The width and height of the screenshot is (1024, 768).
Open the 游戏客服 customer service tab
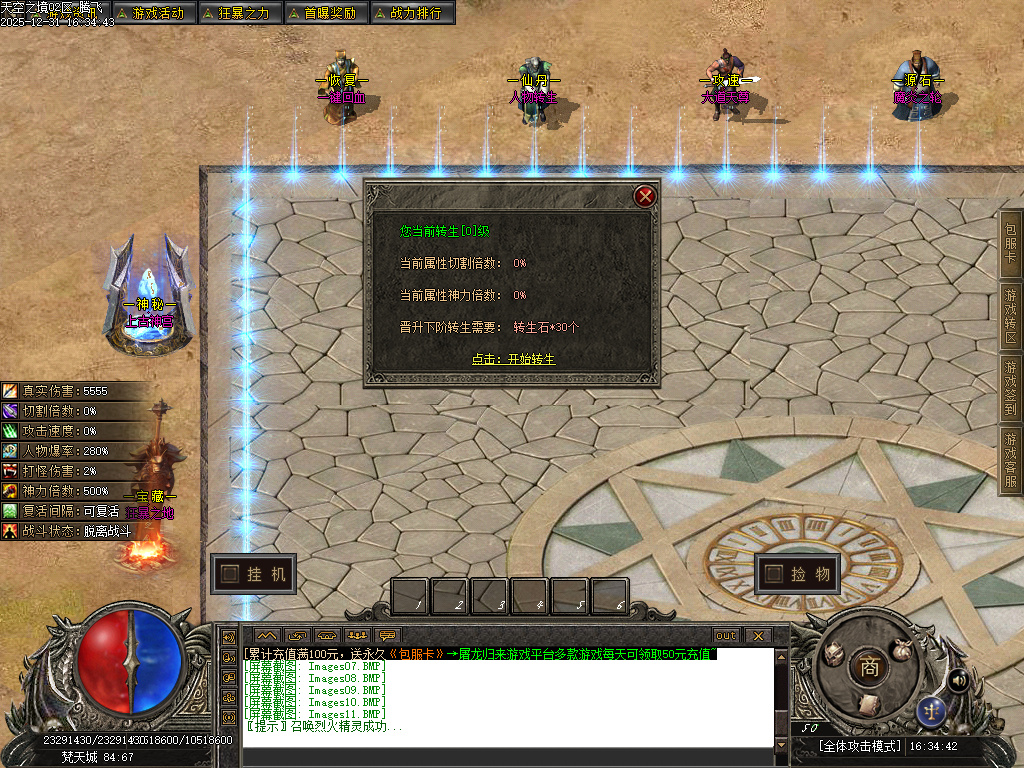click(1011, 460)
